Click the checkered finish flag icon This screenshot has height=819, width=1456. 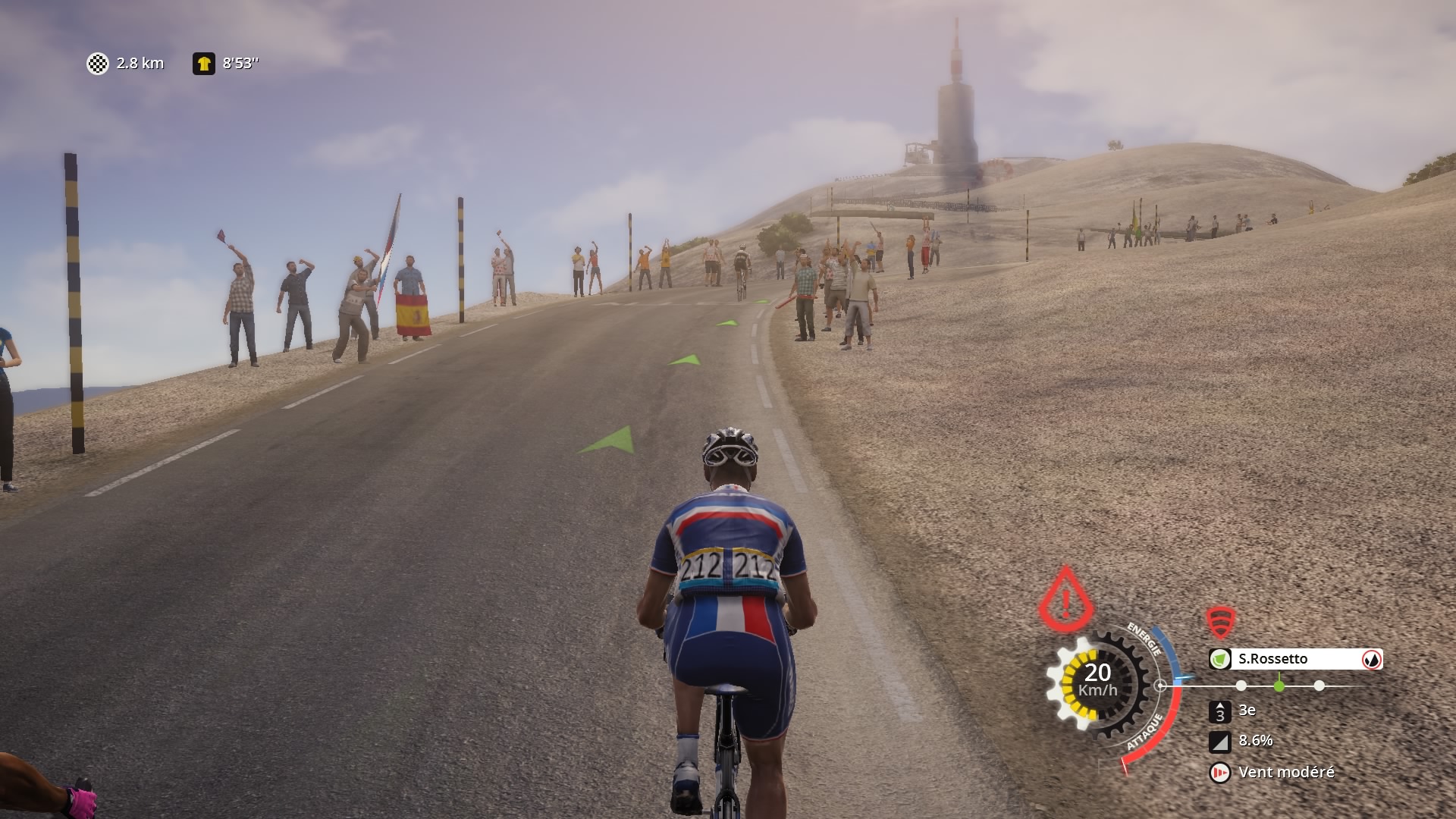tap(98, 64)
